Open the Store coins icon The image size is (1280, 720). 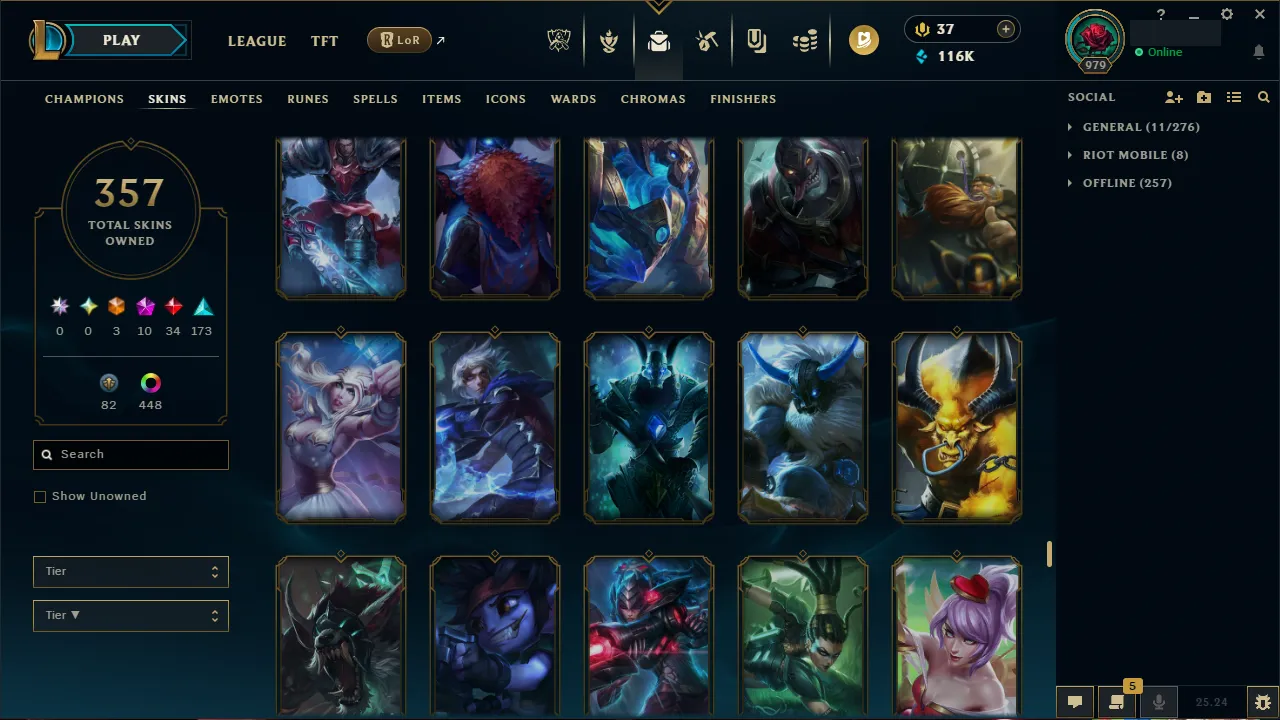[806, 40]
